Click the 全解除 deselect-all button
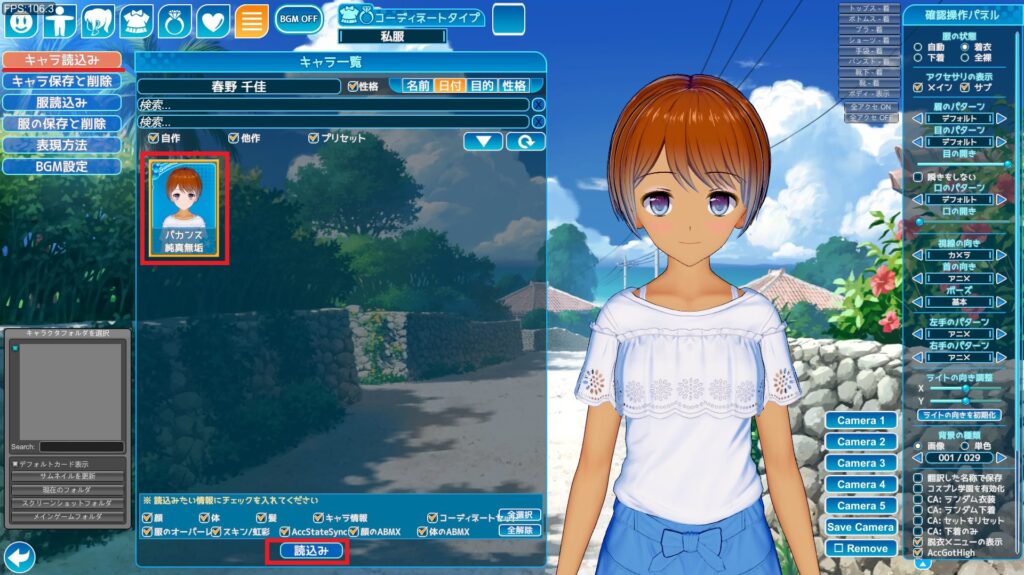 [519, 530]
